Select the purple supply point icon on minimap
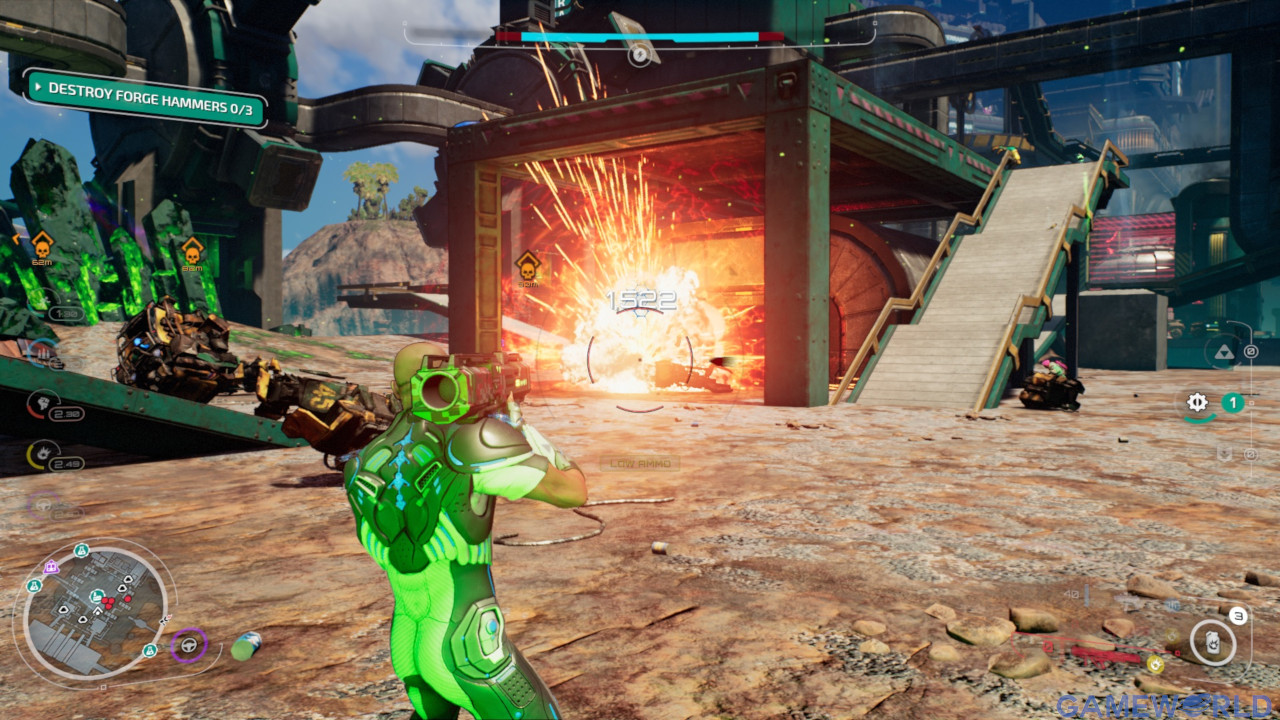This screenshot has width=1280, height=720. point(51,567)
